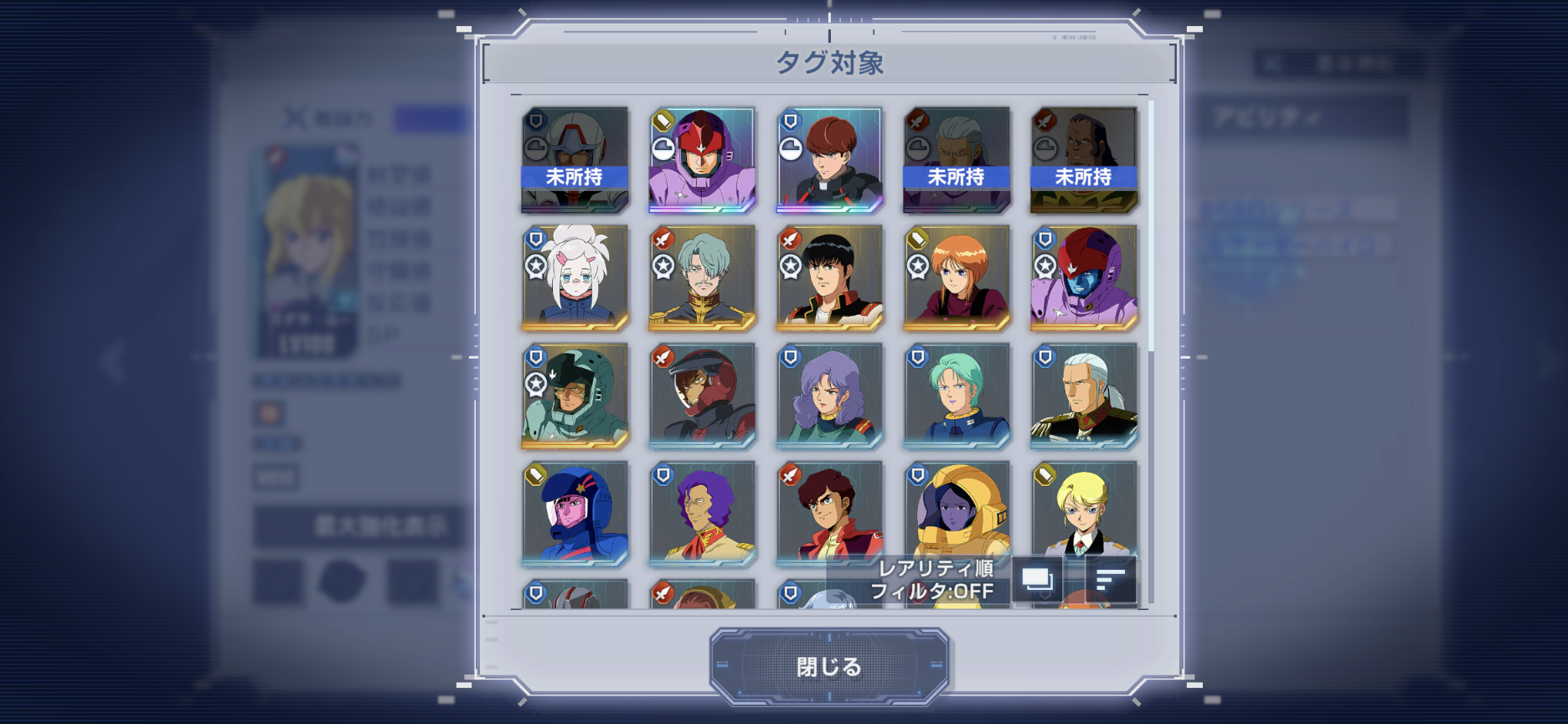1568x724 pixels.
Task: Select the pink-faced pilot in blue helmet
Action: [575, 514]
